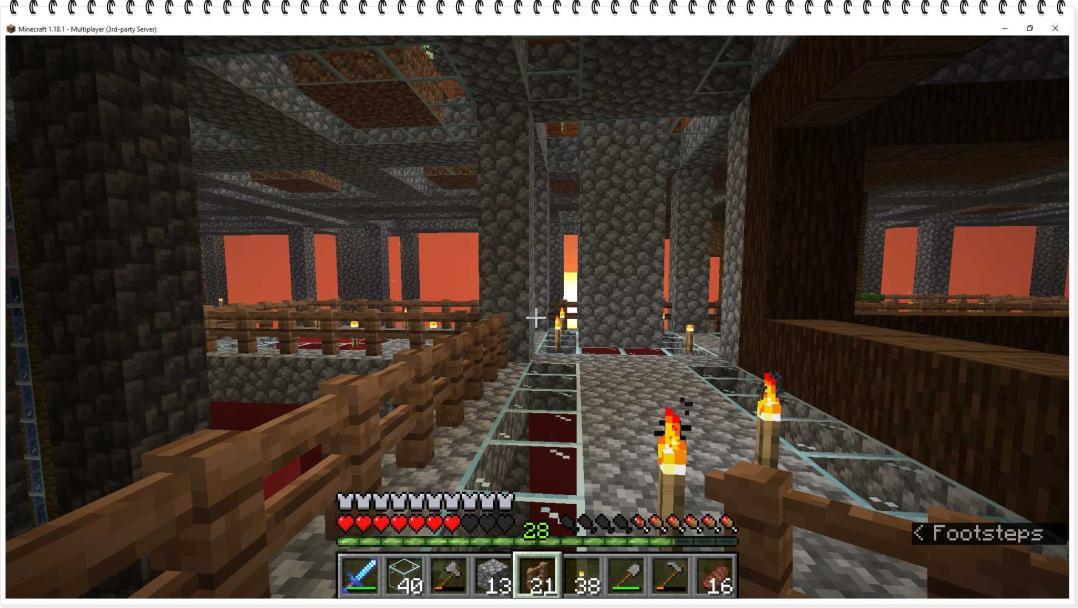Select the torch stack of 38
Viewport: 1078px width, 608px height.
pyautogui.click(x=582, y=575)
